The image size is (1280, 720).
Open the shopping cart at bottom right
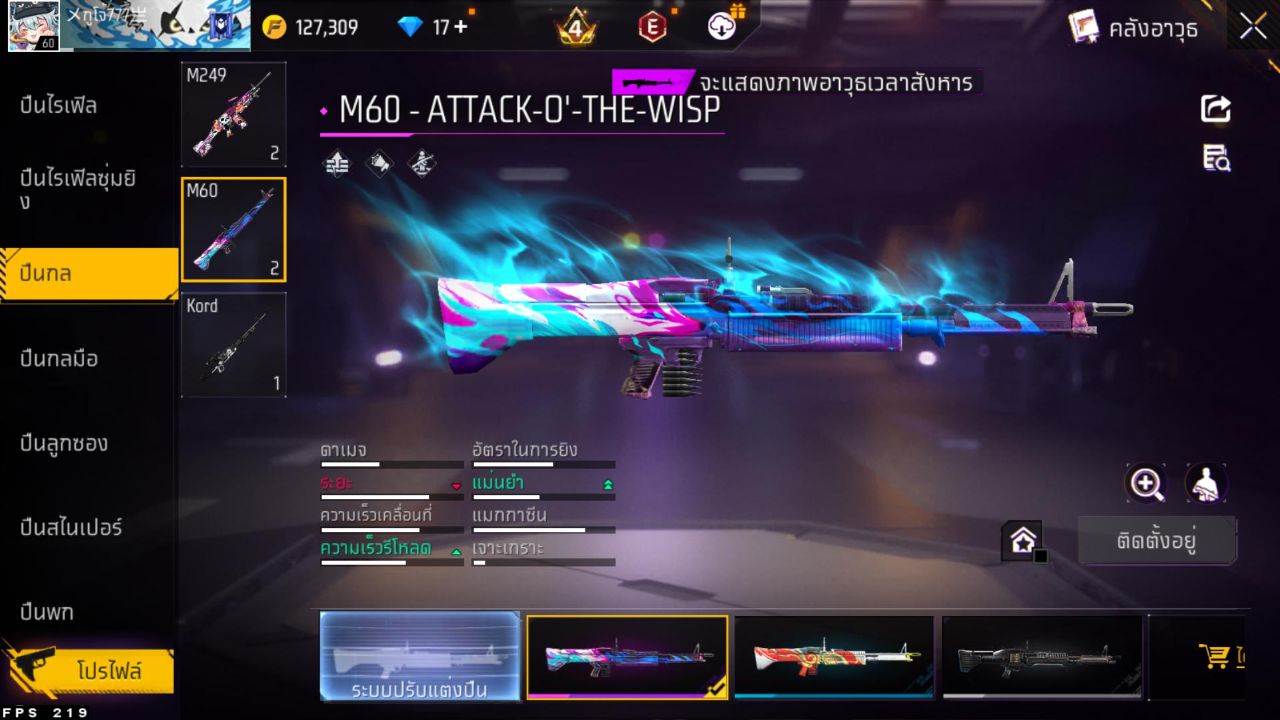coord(1215,655)
